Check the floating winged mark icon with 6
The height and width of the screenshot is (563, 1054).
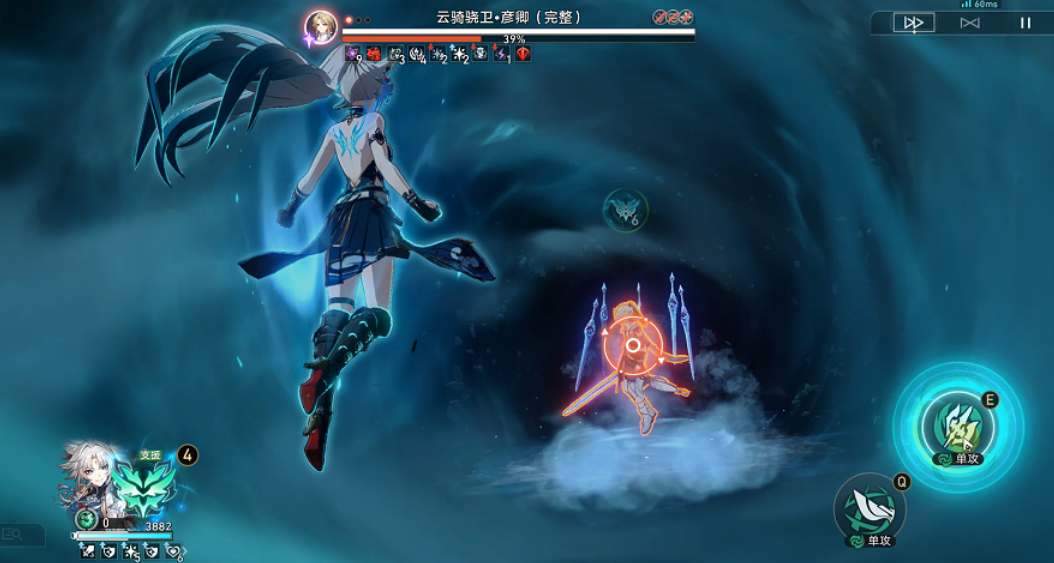click(x=625, y=209)
